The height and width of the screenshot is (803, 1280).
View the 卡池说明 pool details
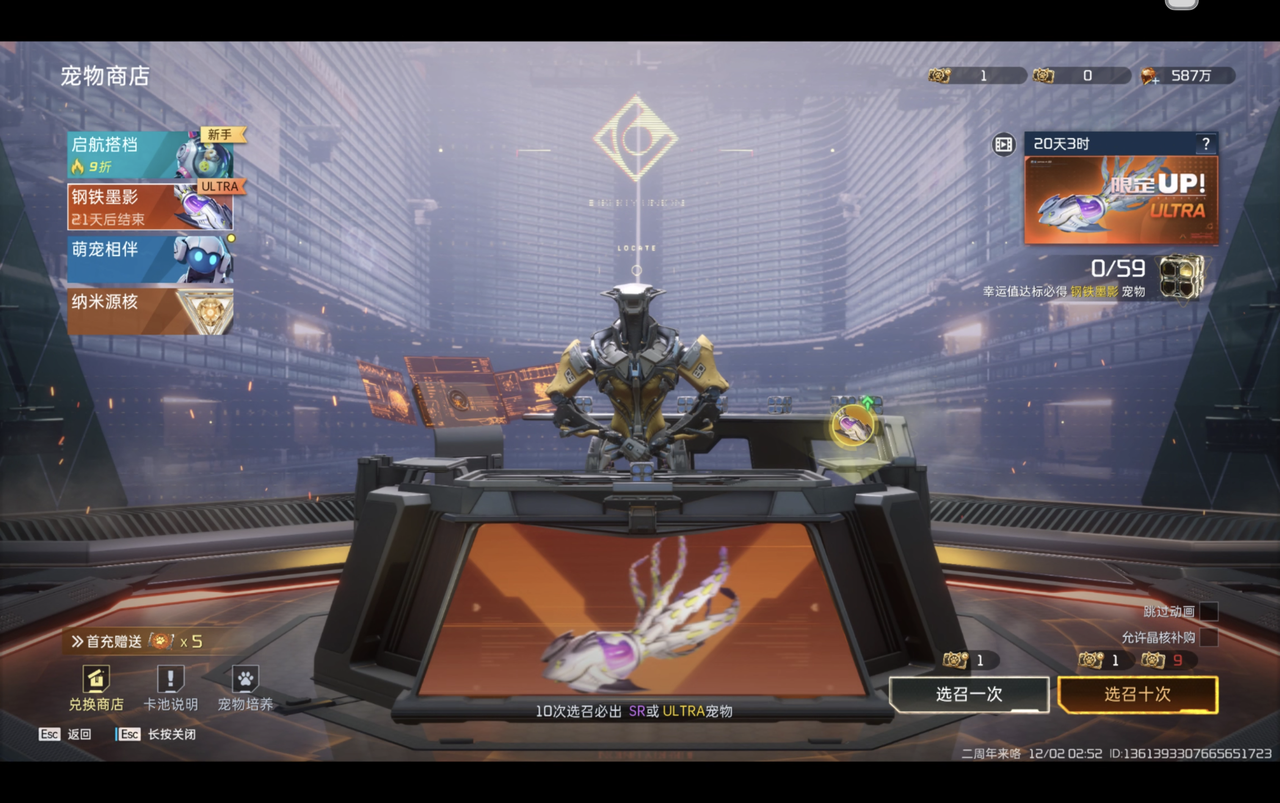tap(170, 688)
